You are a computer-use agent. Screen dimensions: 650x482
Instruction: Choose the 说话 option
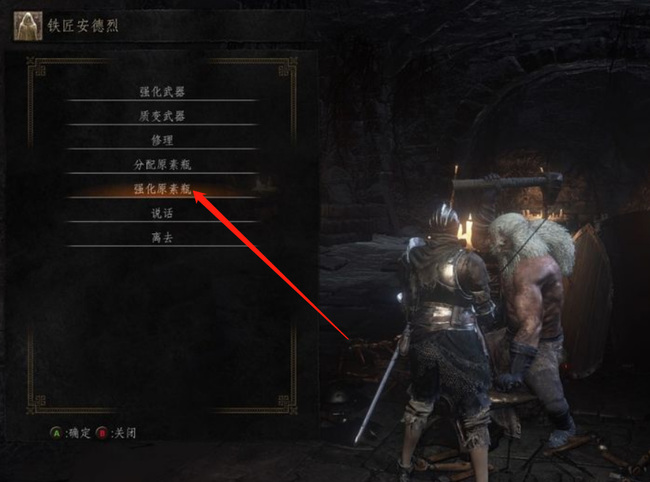tap(161, 212)
